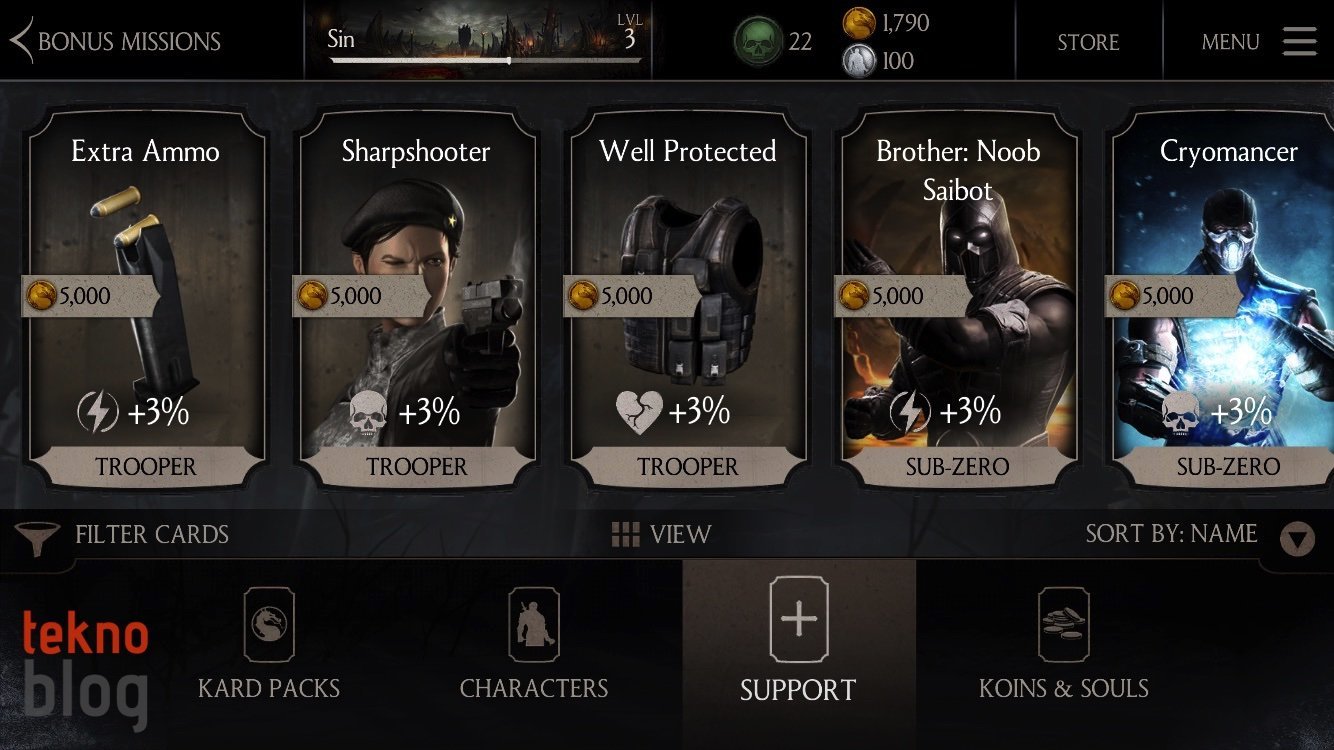Tap the gold koin balance icon
The image size is (1334, 750).
859,23
